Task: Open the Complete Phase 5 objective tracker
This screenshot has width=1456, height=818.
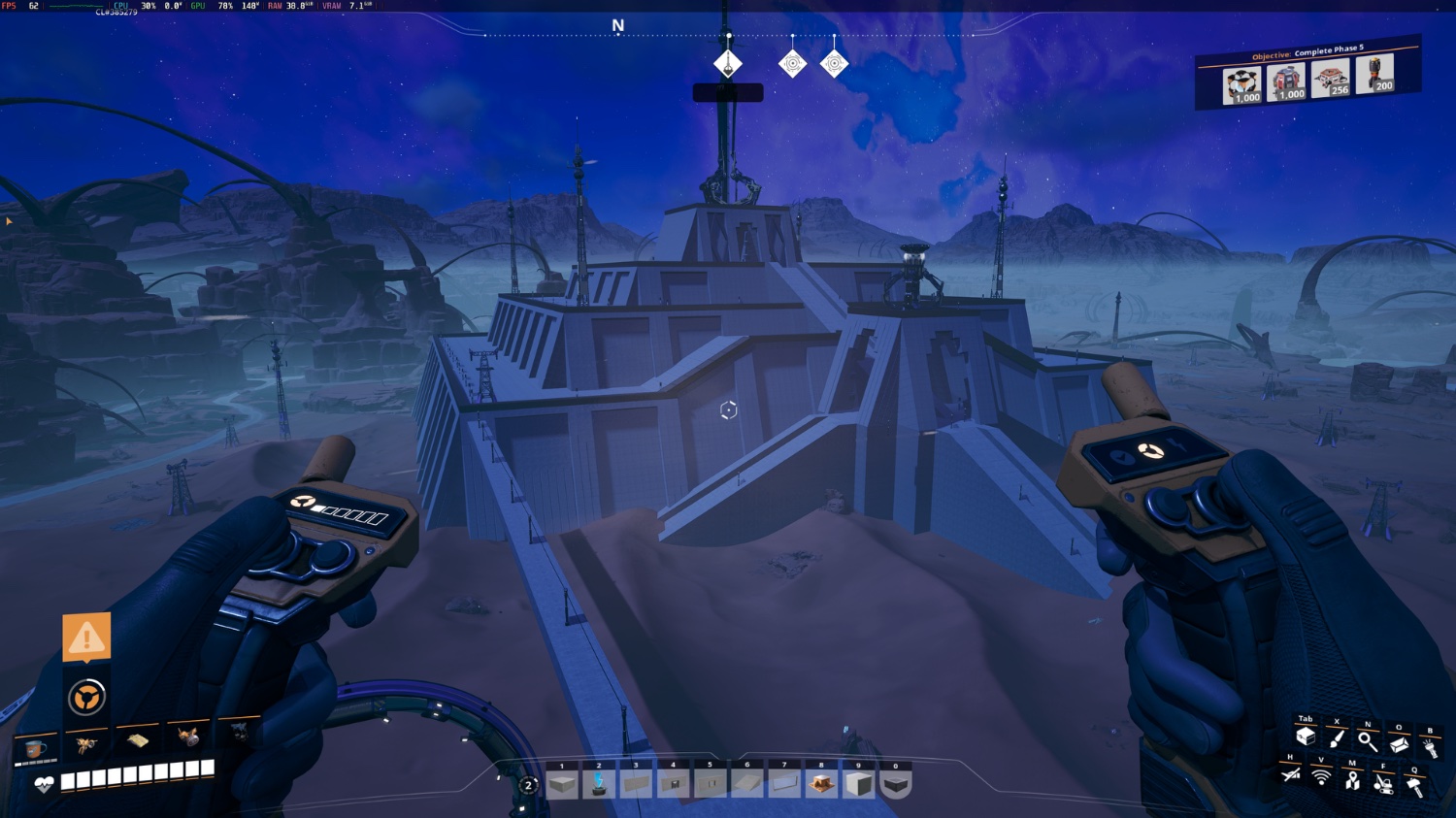Action: point(1307,75)
